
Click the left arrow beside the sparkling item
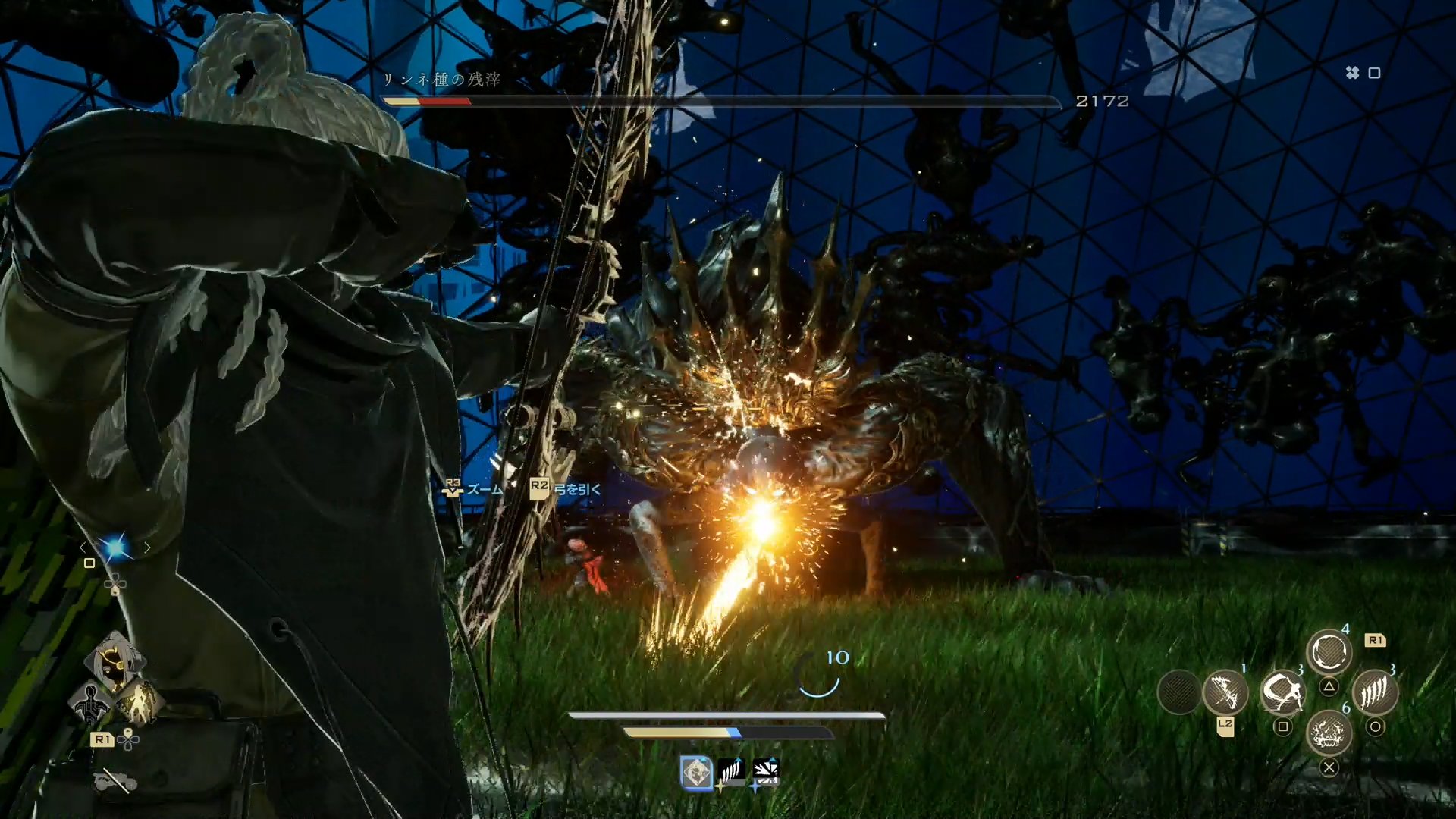tap(83, 547)
